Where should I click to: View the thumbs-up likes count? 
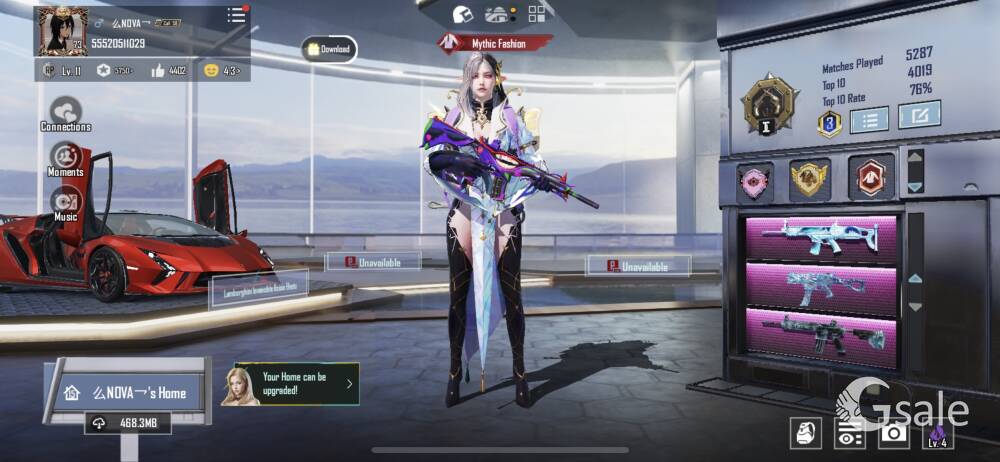click(x=169, y=71)
